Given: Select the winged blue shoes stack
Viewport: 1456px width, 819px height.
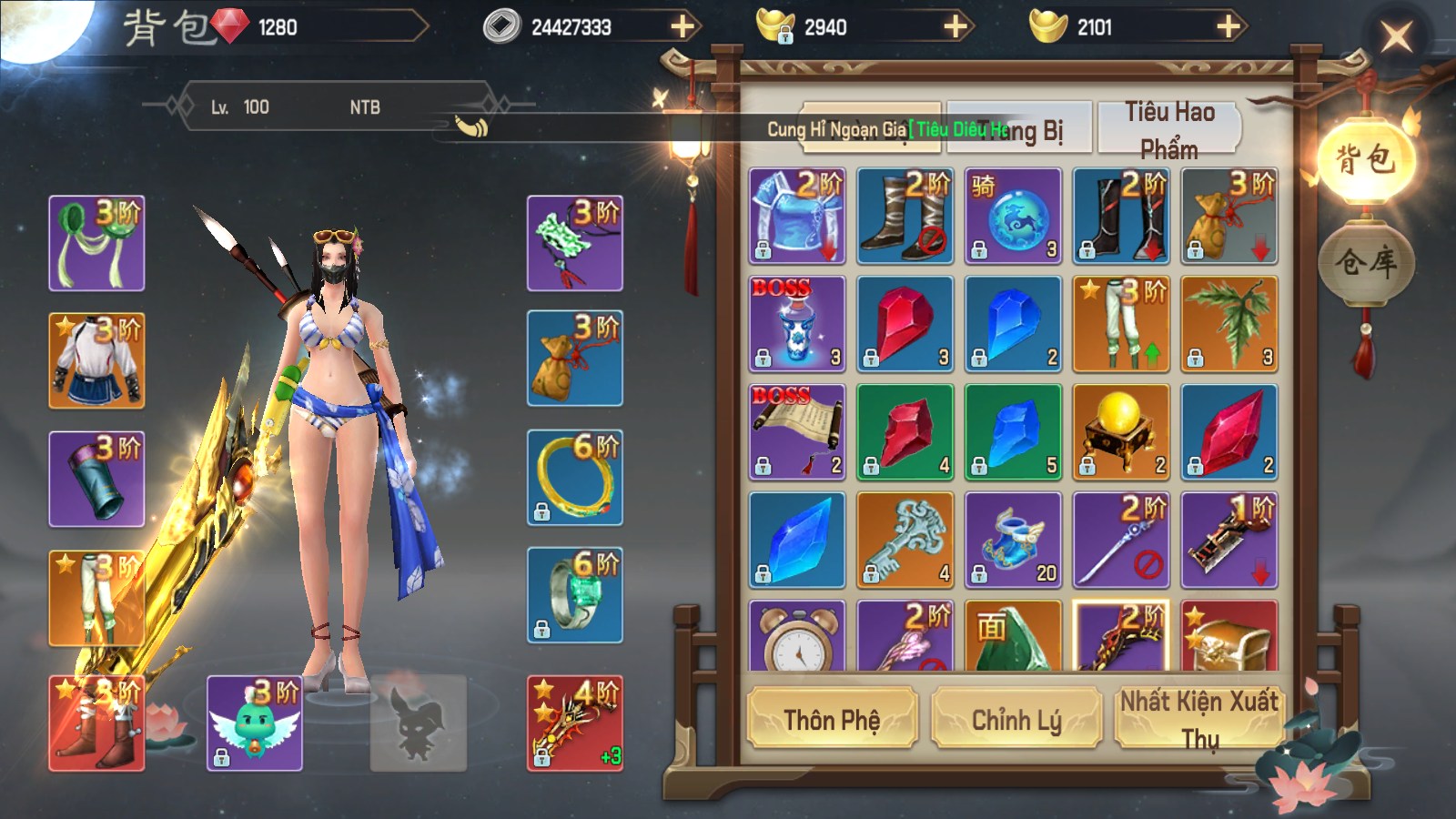Looking at the screenshot, I should point(1013,541).
